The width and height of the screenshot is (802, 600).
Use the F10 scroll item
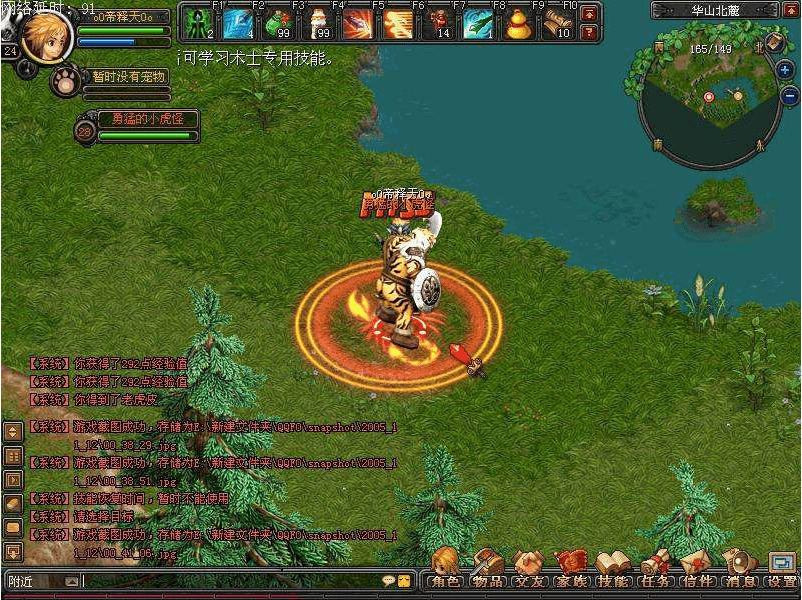pyautogui.click(x=557, y=23)
